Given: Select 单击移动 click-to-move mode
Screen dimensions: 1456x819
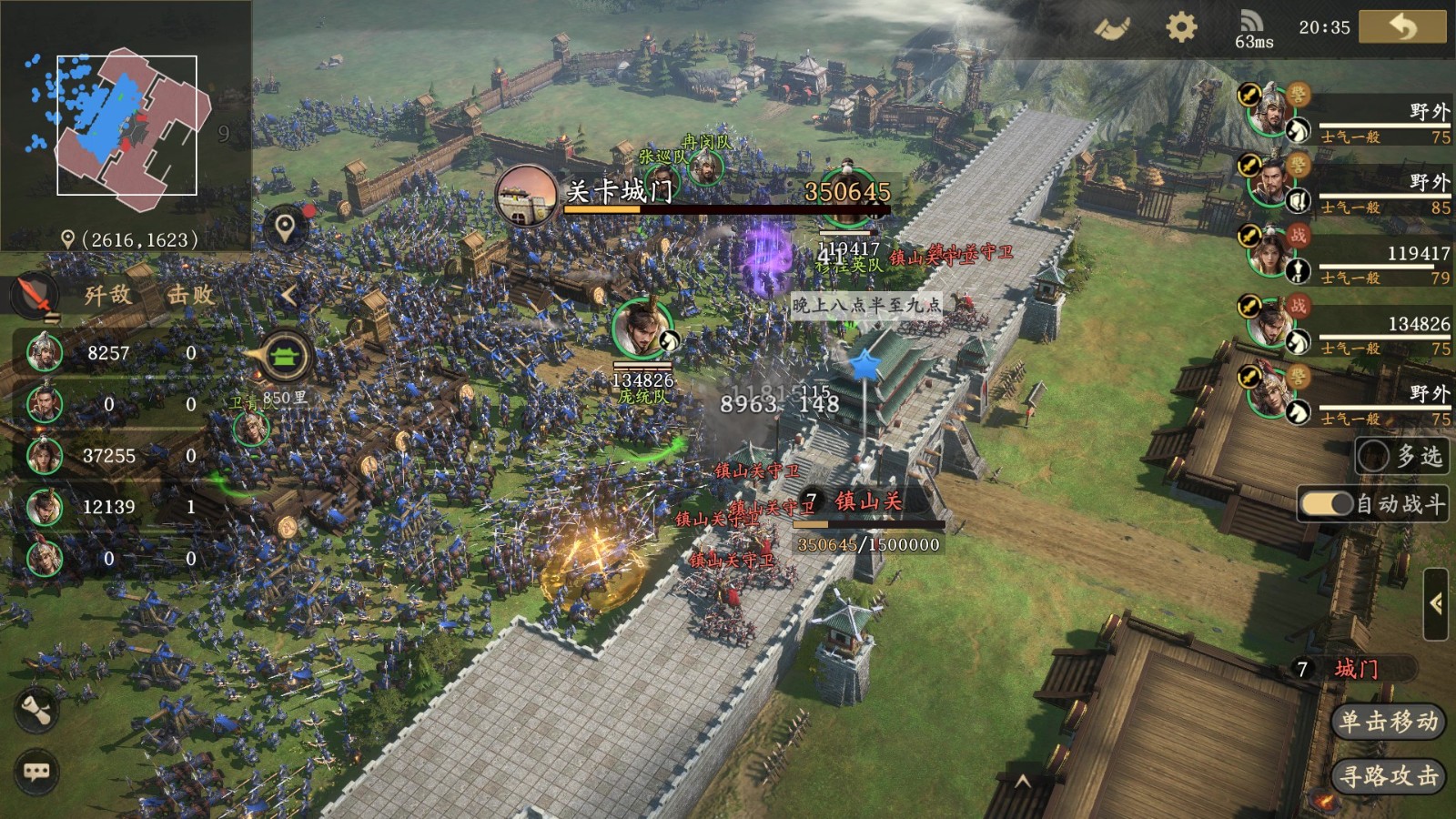Looking at the screenshot, I should tap(1388, 722).
